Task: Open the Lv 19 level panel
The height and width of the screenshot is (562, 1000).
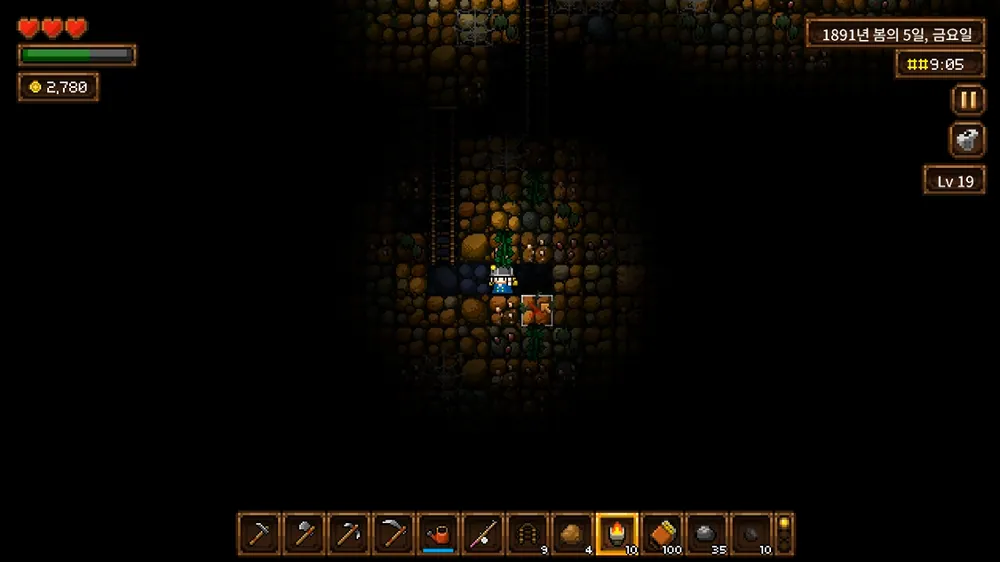Action: click(x=954, y=181)
